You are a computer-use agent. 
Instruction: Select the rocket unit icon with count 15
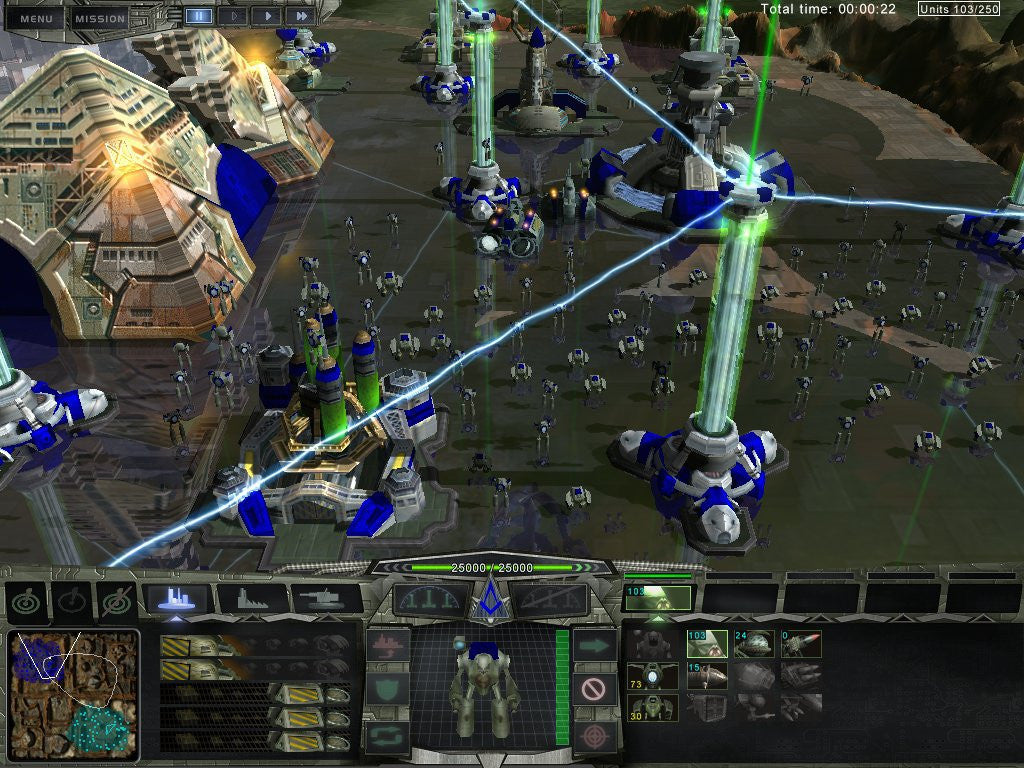pos(705,676)
